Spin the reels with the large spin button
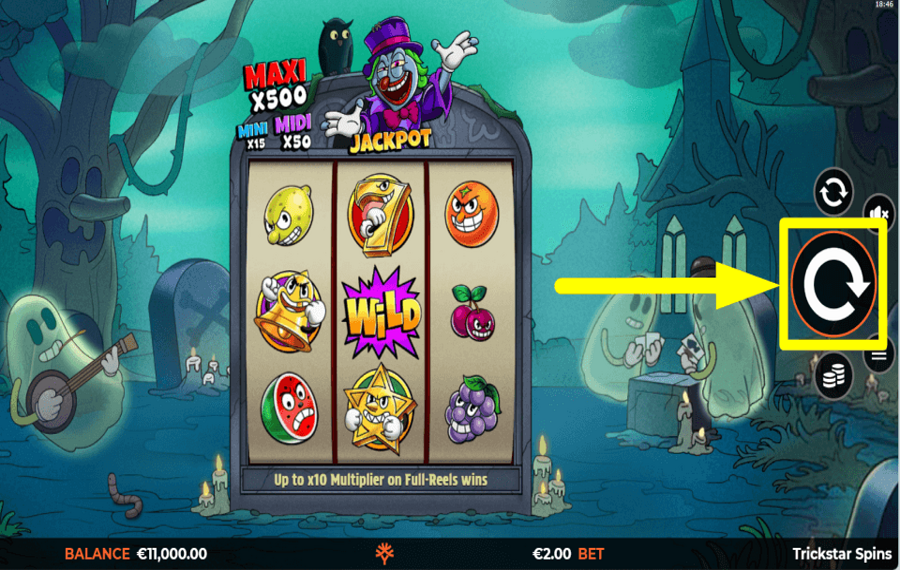The height and width of the screenshot is (570, 900). pyautogui.click(x=833, y=285)
